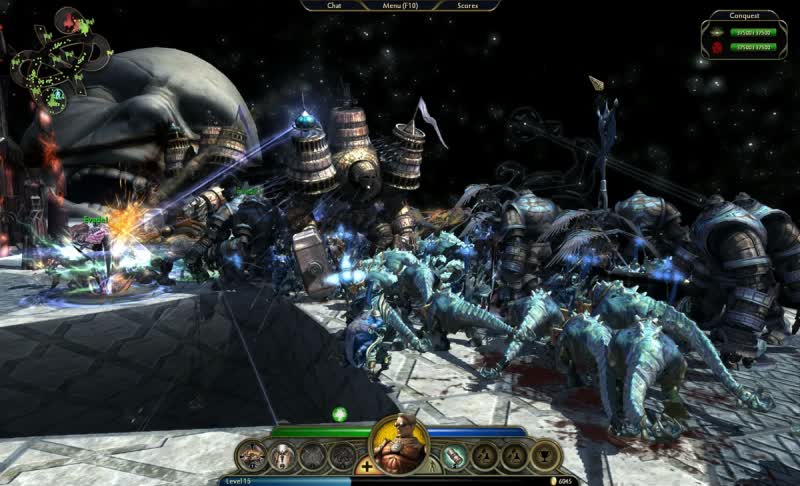Activate the first ability icon on the bar

[x=252, y=456]
